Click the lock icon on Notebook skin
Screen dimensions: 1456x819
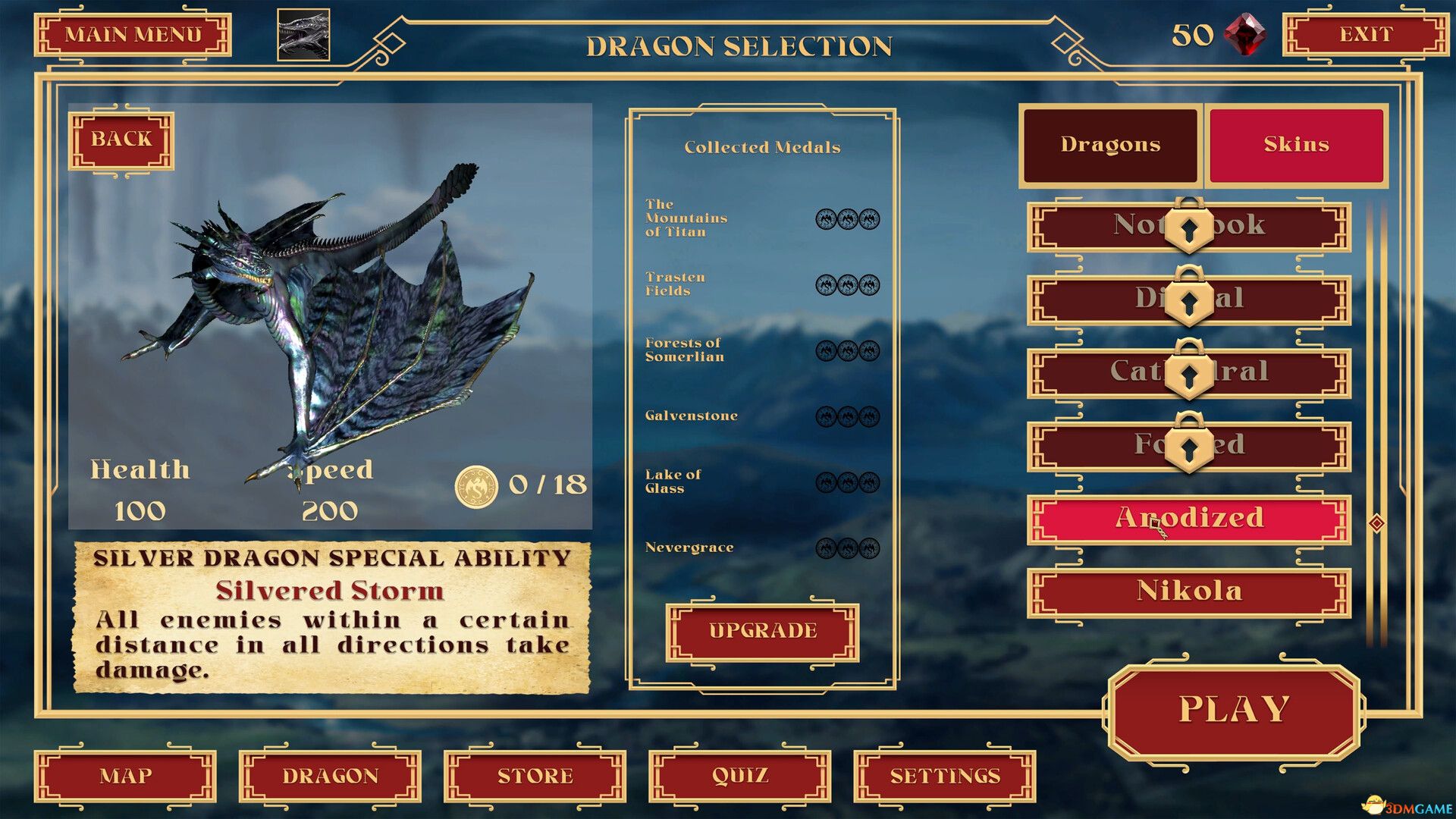[x=1188, y=229]
